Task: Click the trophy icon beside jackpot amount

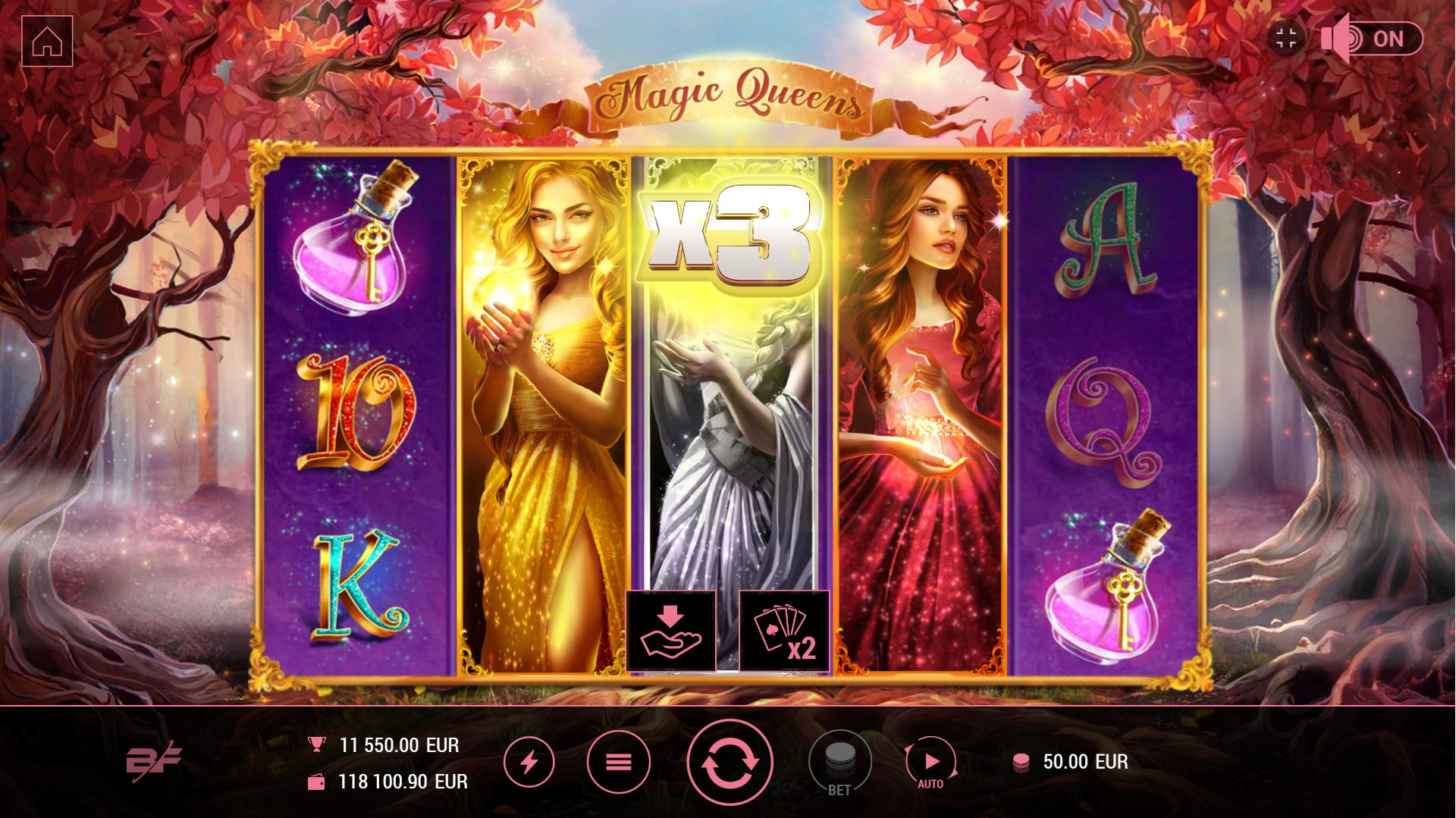Action: pos(318,744)
